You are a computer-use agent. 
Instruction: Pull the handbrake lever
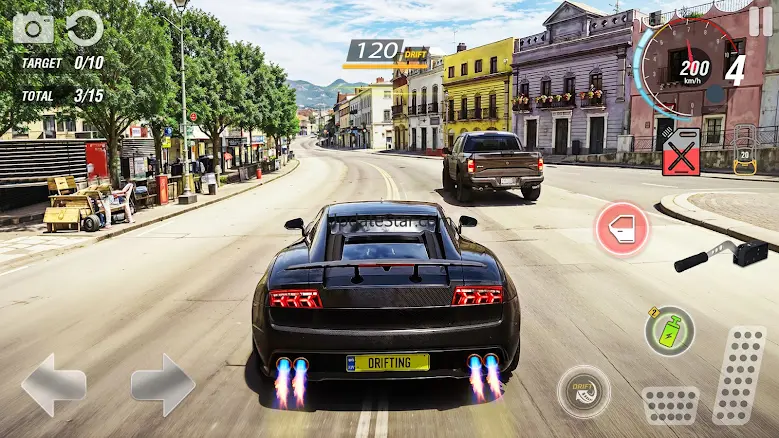pos(720,254)
